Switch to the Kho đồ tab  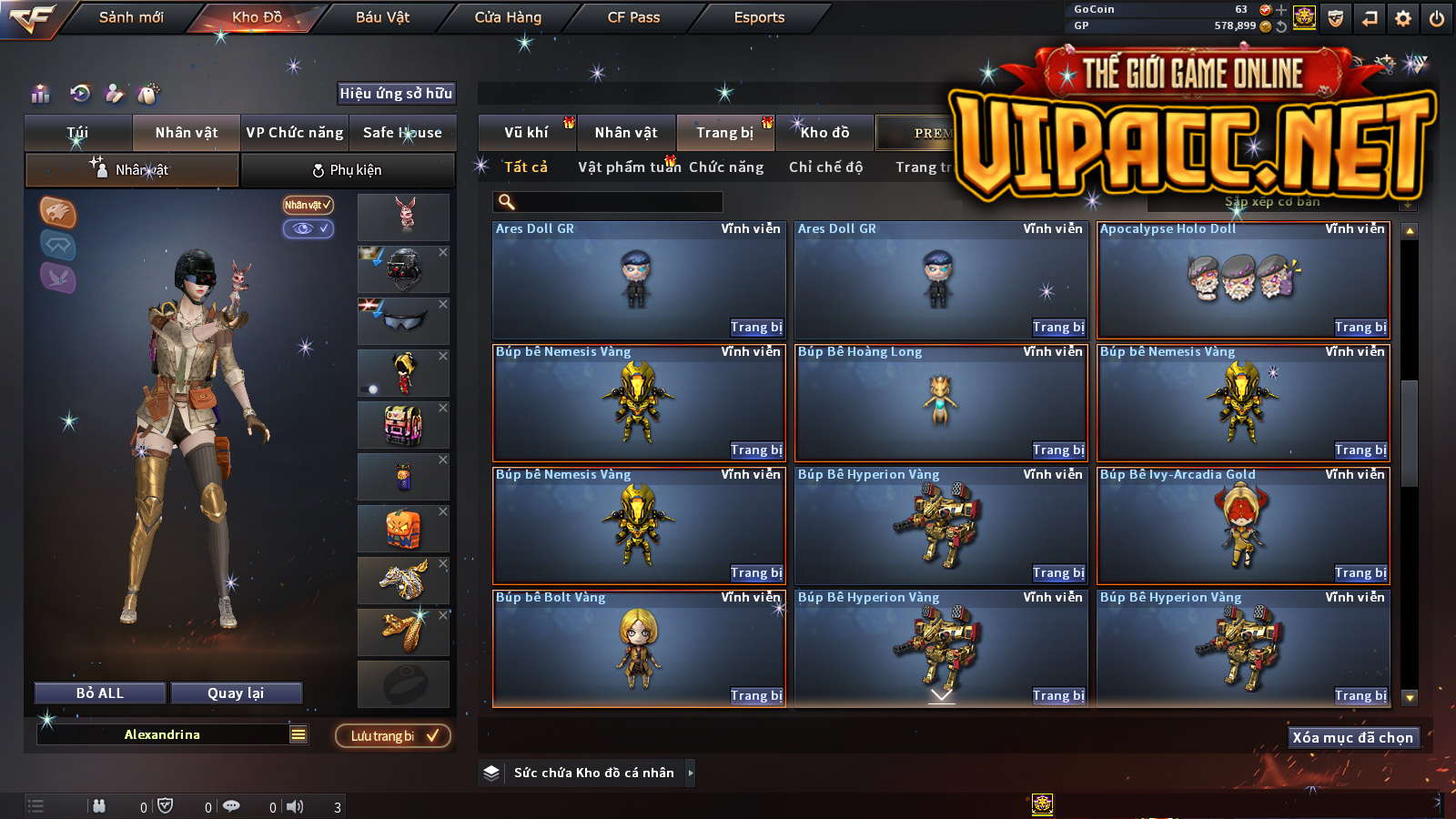824,133
